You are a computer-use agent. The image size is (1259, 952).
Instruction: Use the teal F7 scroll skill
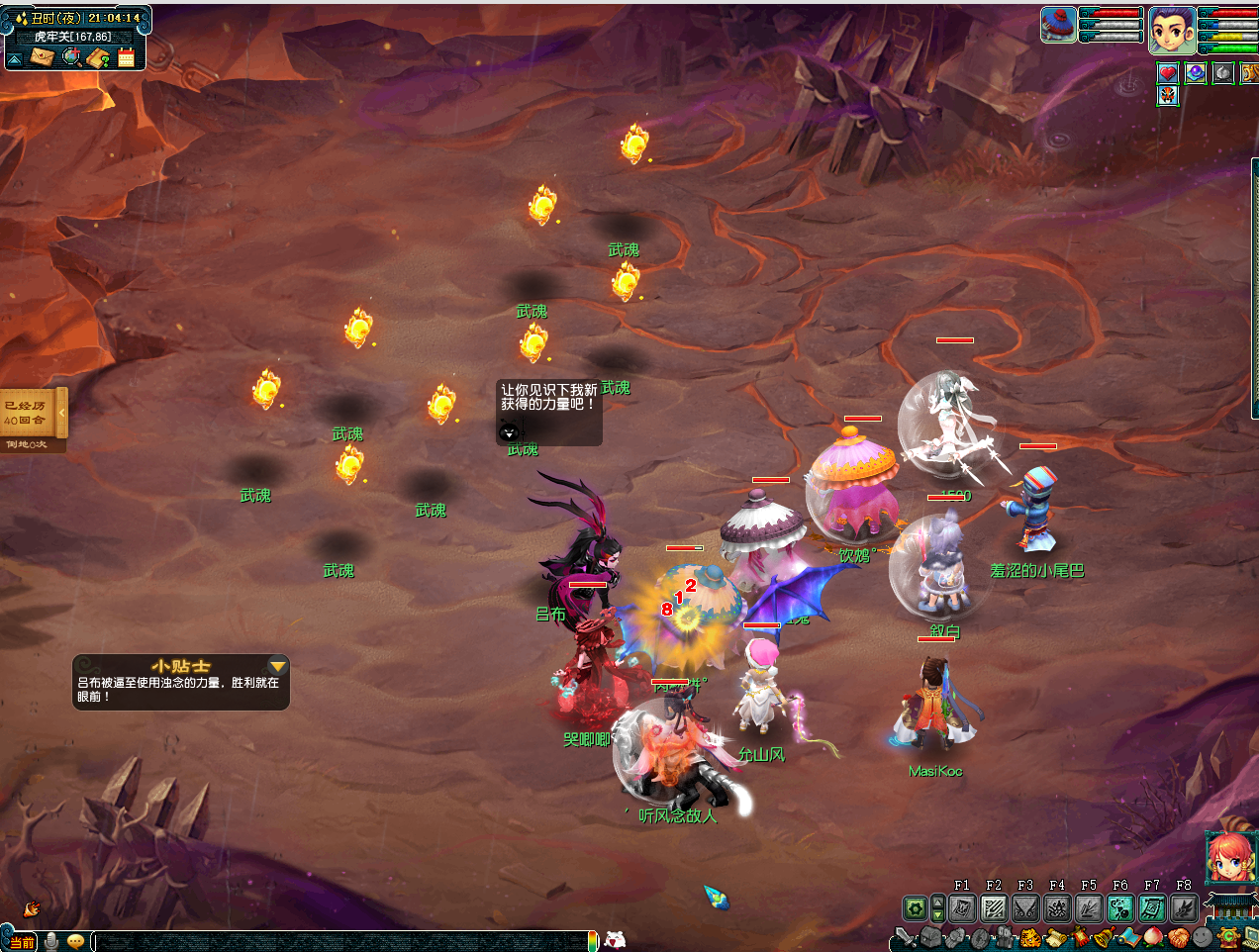pyautogui.click(x=1152, y=907)
